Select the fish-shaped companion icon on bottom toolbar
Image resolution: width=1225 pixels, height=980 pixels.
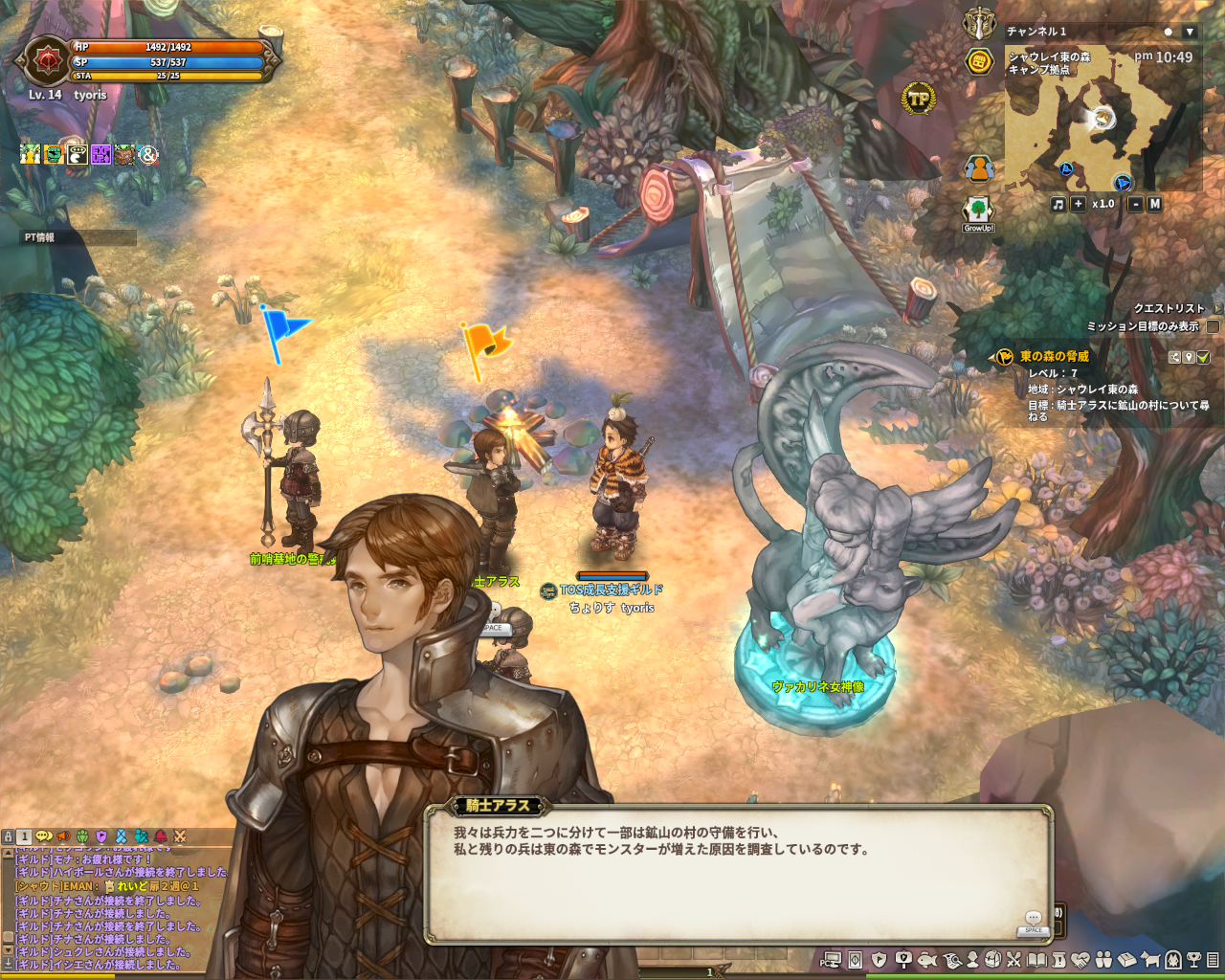click(927, 959)
